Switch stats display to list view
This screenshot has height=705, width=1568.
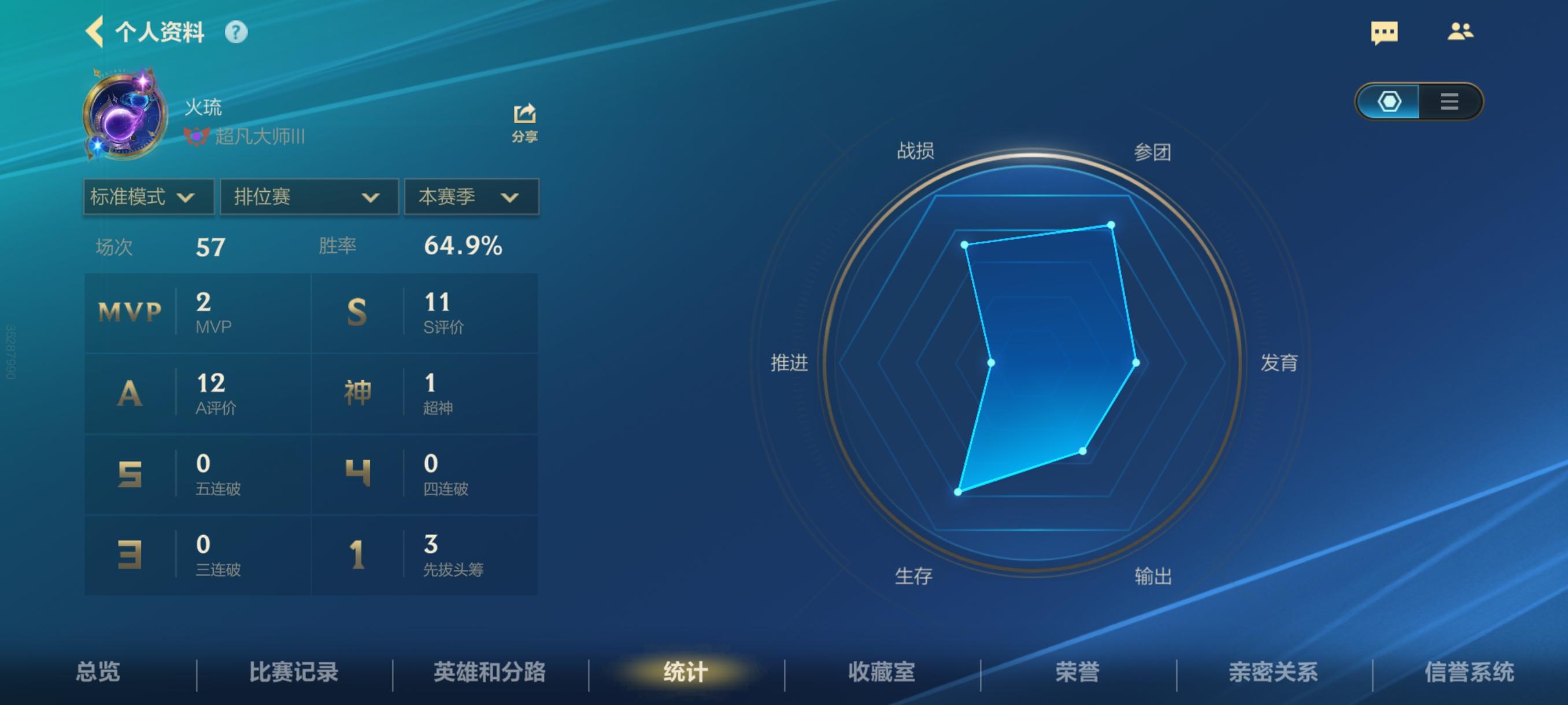coord(1450,102)
